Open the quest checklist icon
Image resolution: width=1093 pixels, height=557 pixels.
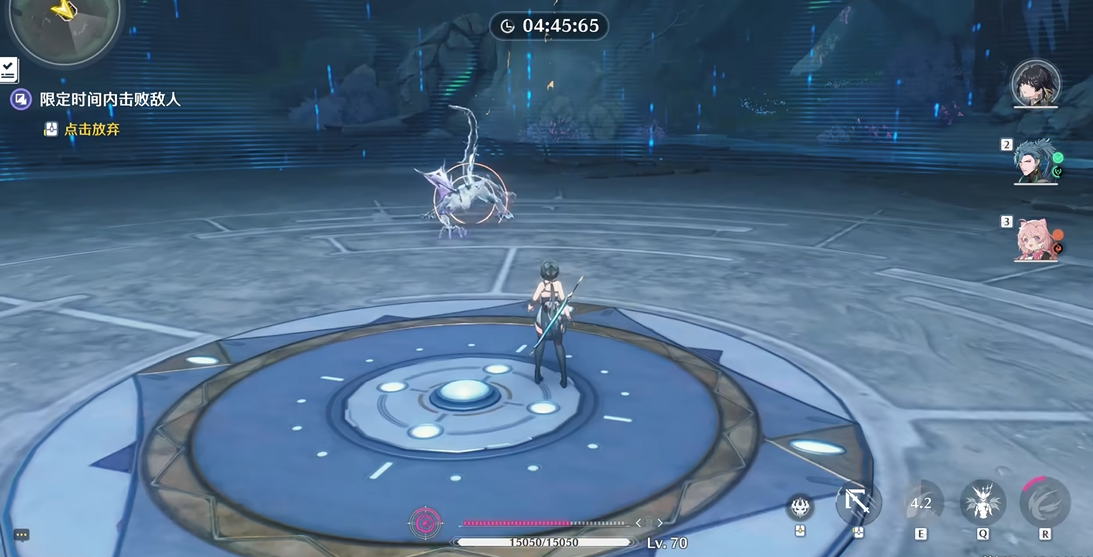pos(8,70)
